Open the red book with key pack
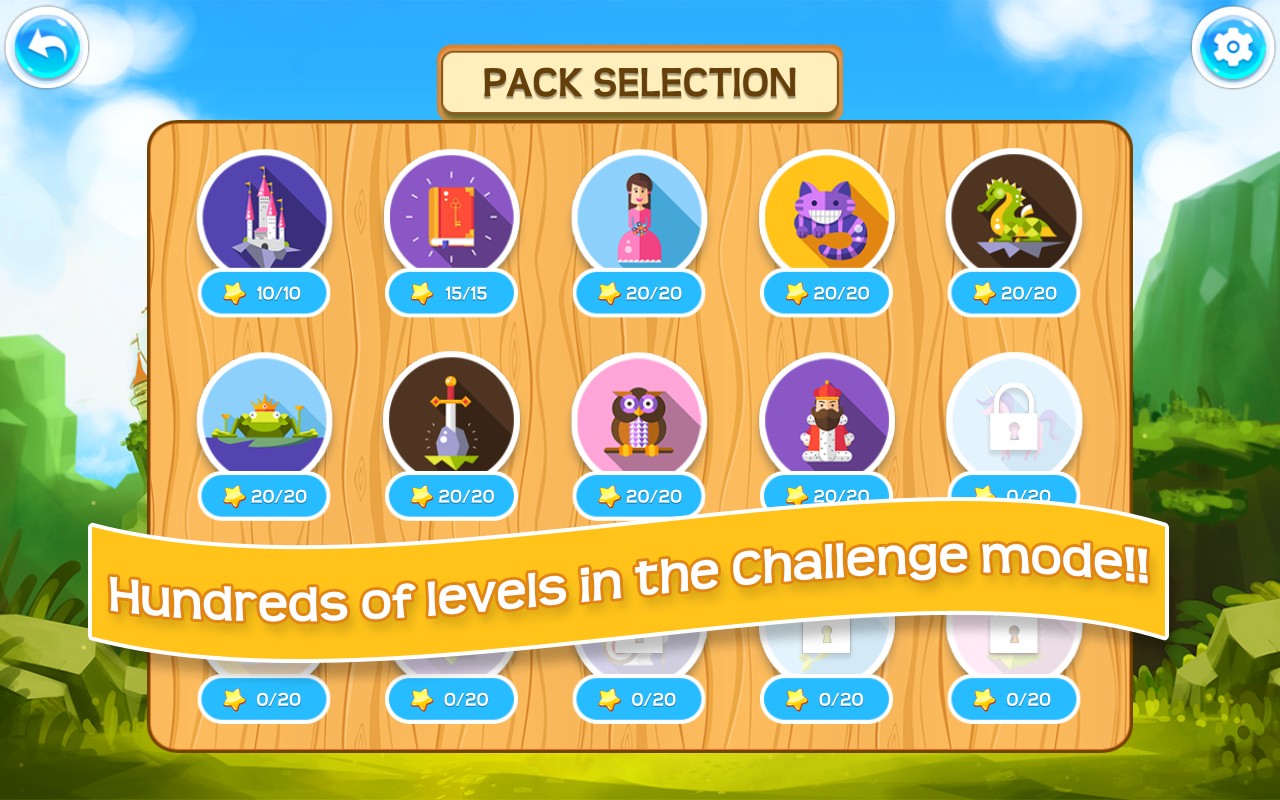Viewport: 1280px width, 800px height. pyautogui.click(x=451, y=215)
